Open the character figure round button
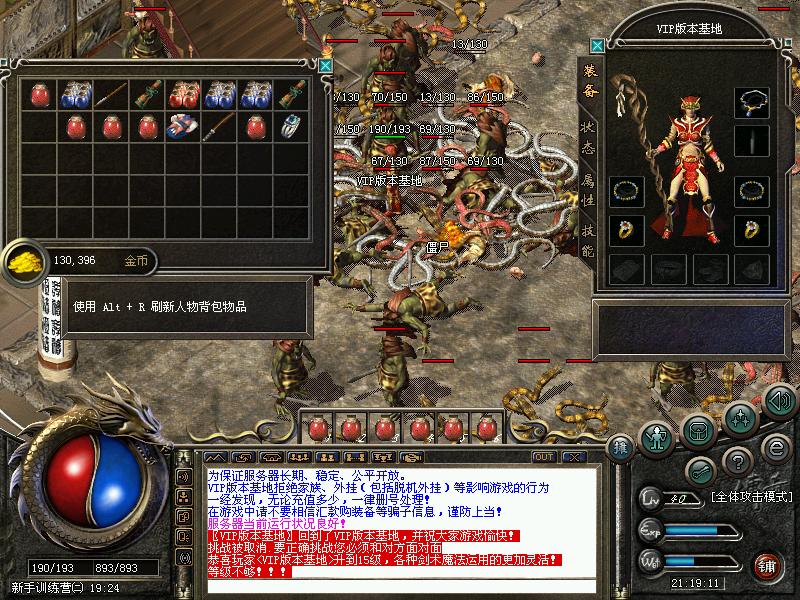 point(656,437)
